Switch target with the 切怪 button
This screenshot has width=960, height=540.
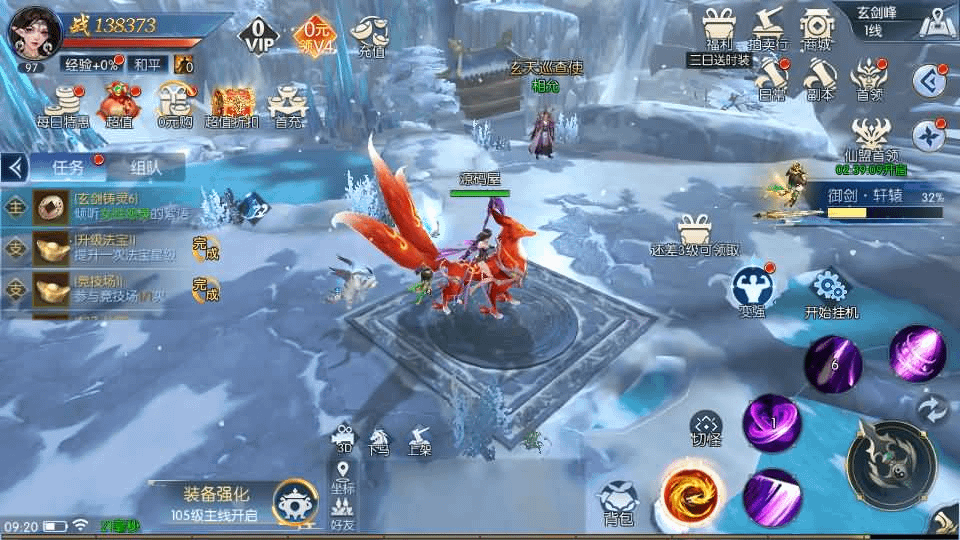[x=706, y=429]
